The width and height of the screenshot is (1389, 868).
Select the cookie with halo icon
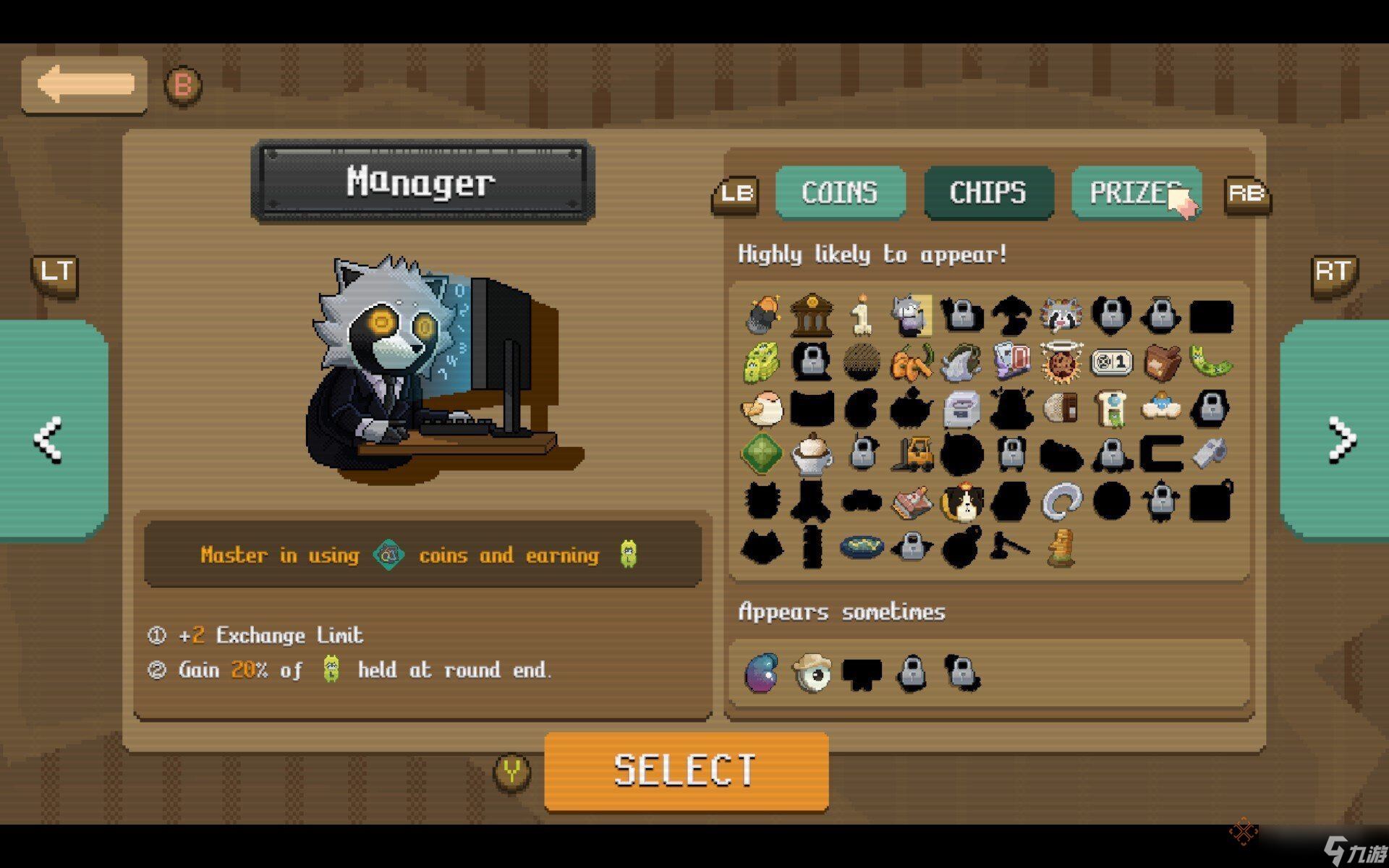pyautogui.click(x=1061, y=362)
